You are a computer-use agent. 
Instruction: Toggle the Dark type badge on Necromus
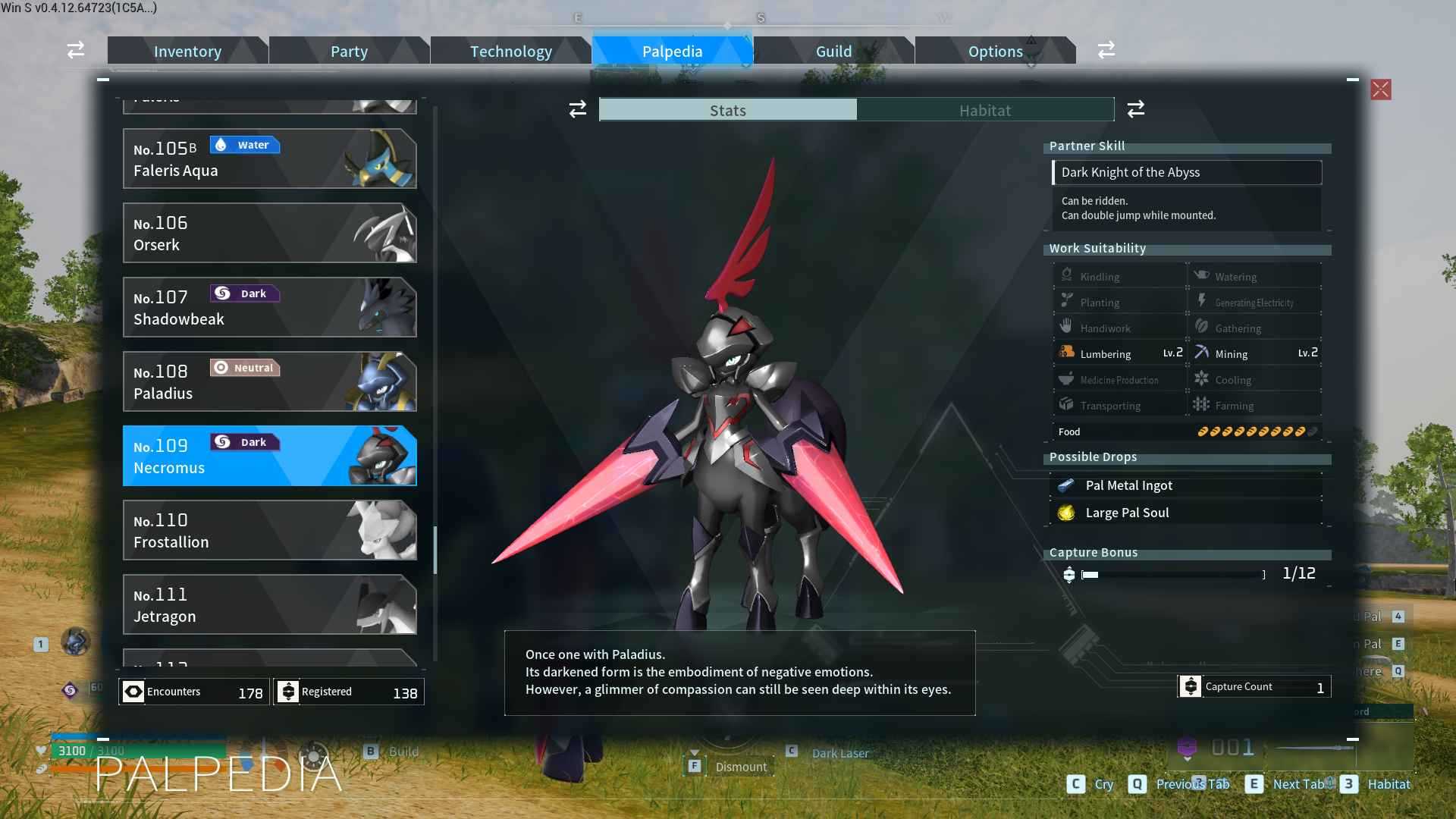pos(244,441)
